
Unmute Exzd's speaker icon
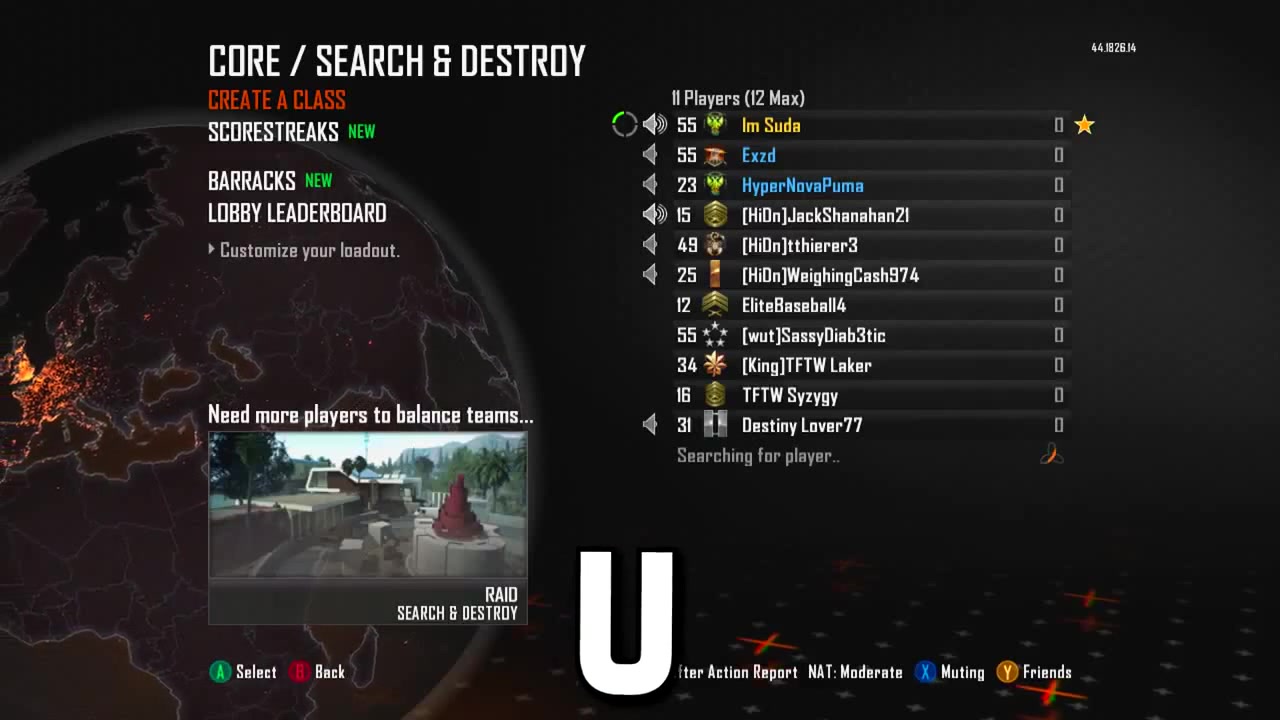click(650, 155)
